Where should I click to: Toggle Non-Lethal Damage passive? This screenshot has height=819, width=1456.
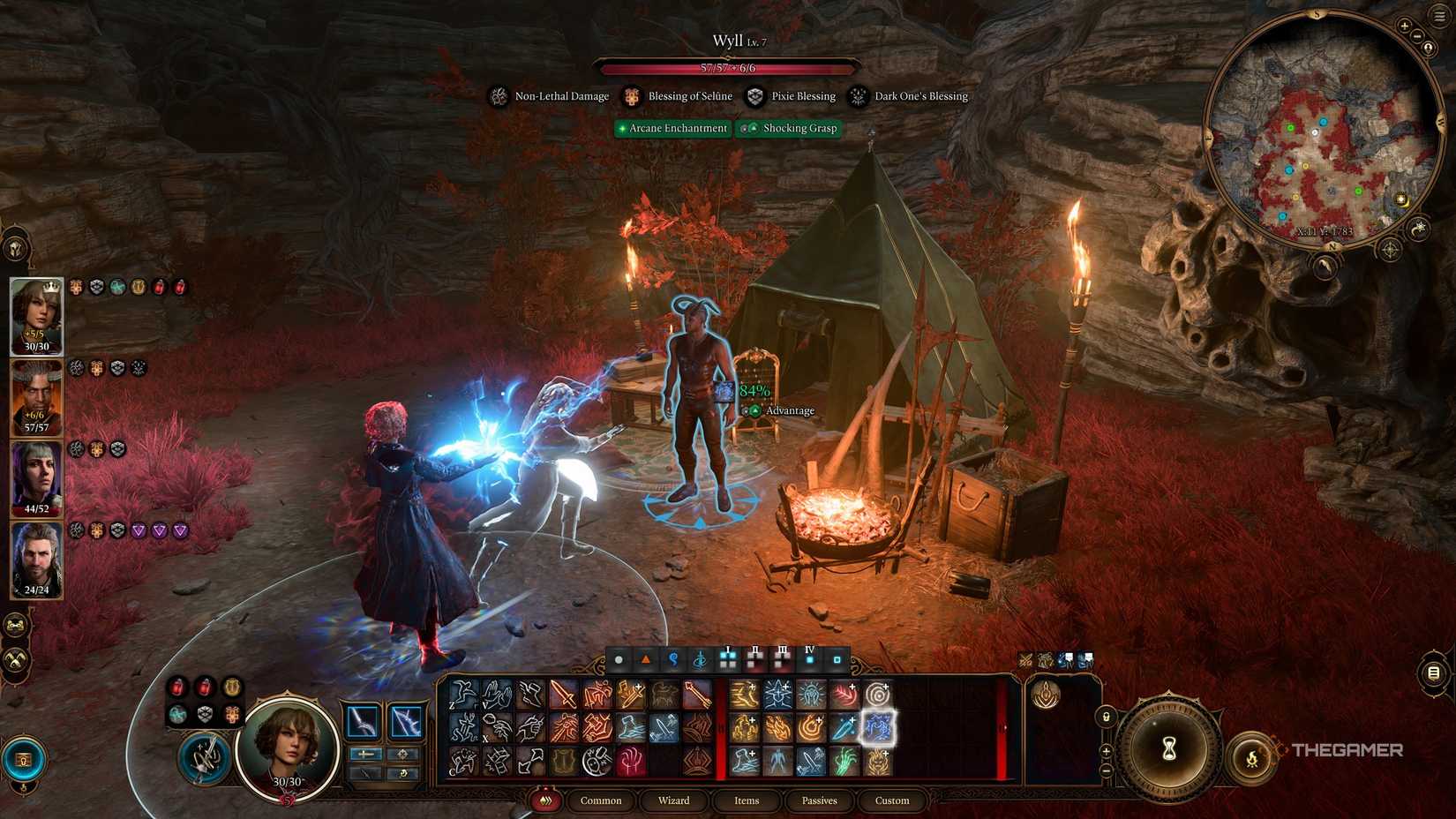[497, 96]
